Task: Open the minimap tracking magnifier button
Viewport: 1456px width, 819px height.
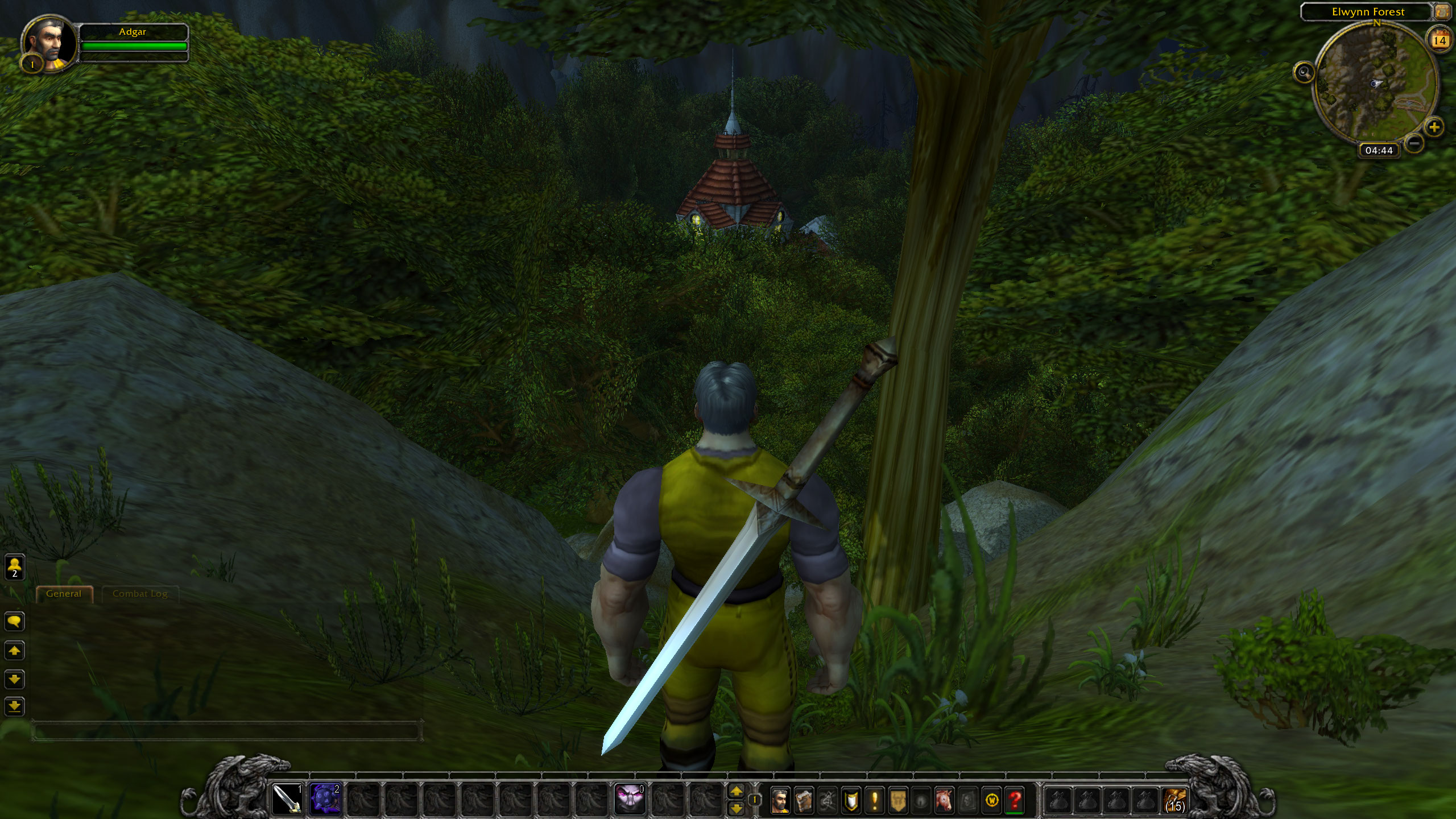Action: (x=1304, y=72)
